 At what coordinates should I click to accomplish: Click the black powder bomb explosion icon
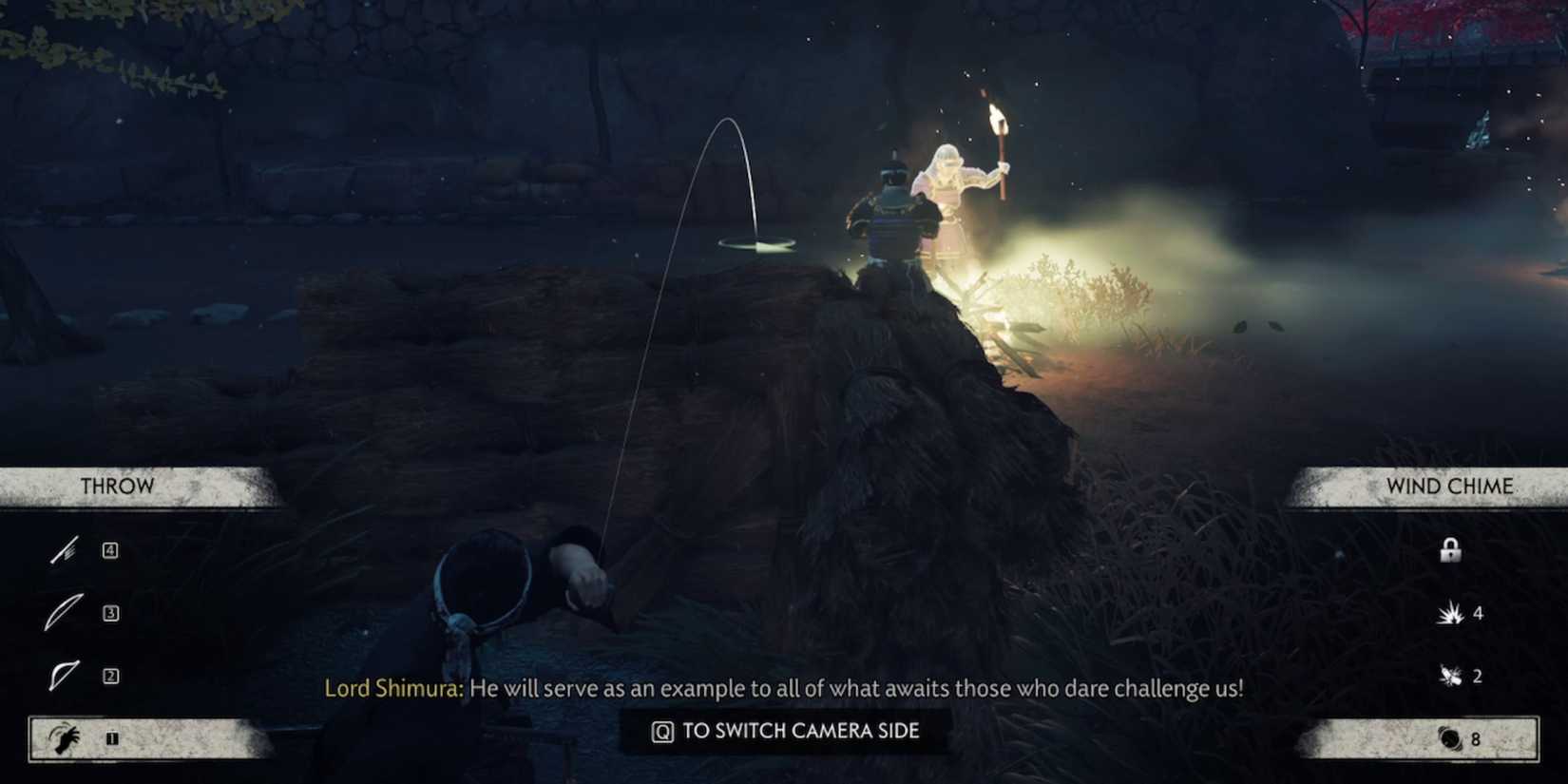pos(1449,613)
